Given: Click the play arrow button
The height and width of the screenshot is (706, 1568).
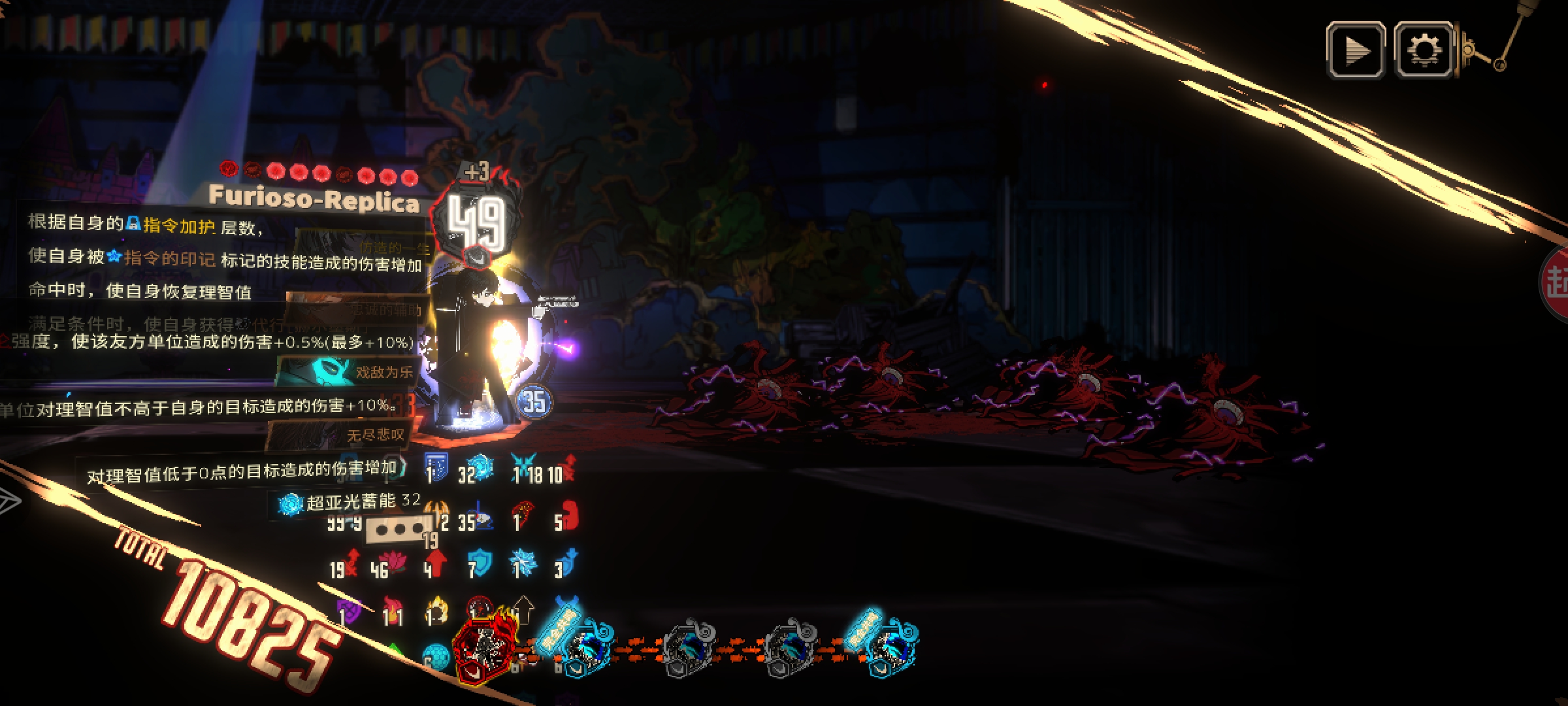Looking at the screenshot, I should 1355,50.
